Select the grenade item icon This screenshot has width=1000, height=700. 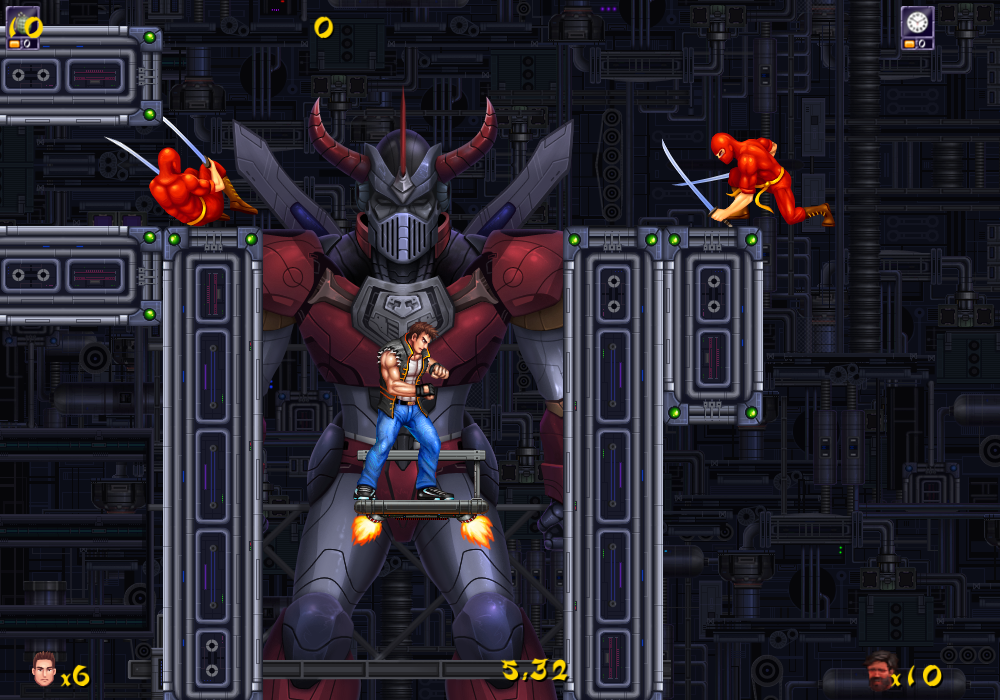(23, 21)
